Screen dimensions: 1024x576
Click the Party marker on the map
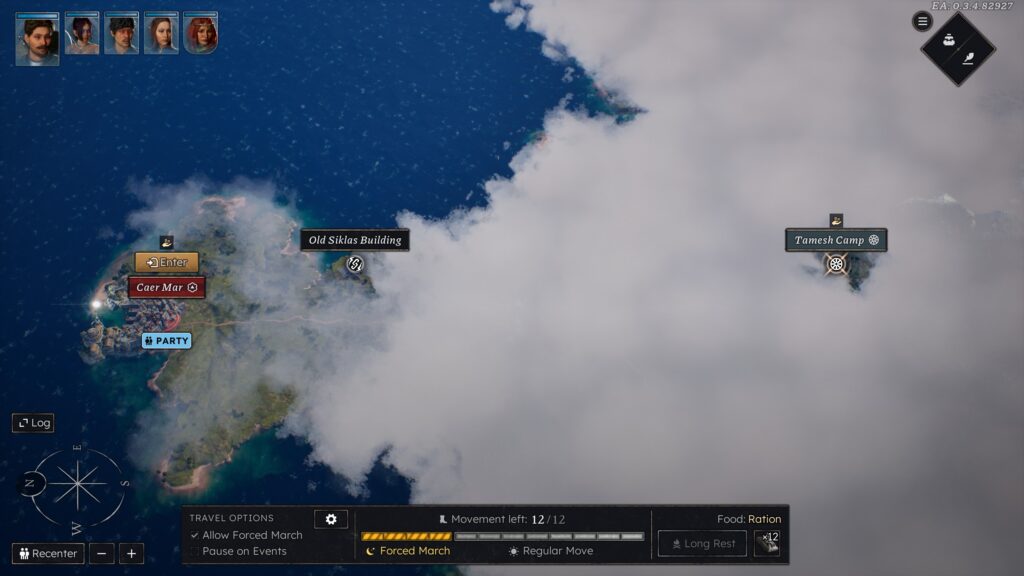point(166,341)
